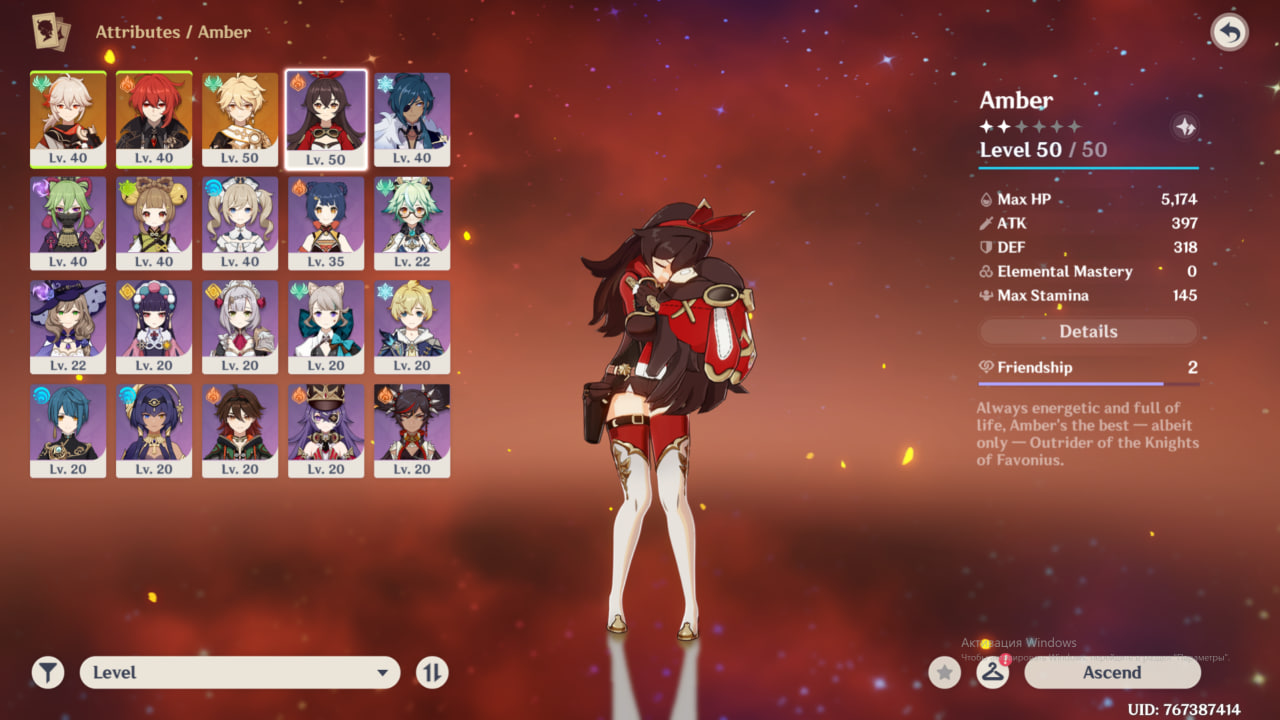
Task: Open the Details stat panel
Action: tap(1088, 331)
